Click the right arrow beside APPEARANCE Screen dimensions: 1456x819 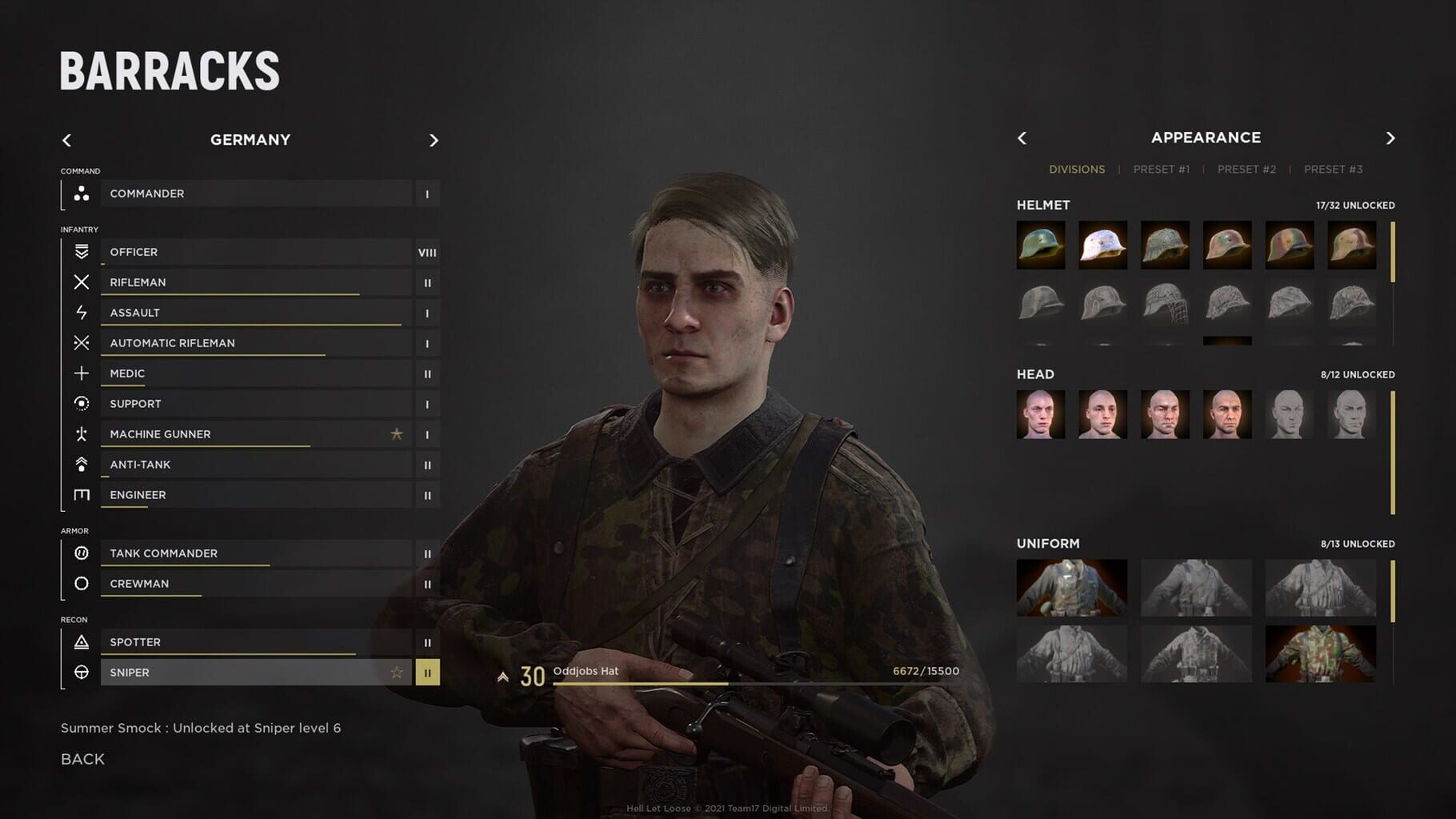(x=1390, y=138)
